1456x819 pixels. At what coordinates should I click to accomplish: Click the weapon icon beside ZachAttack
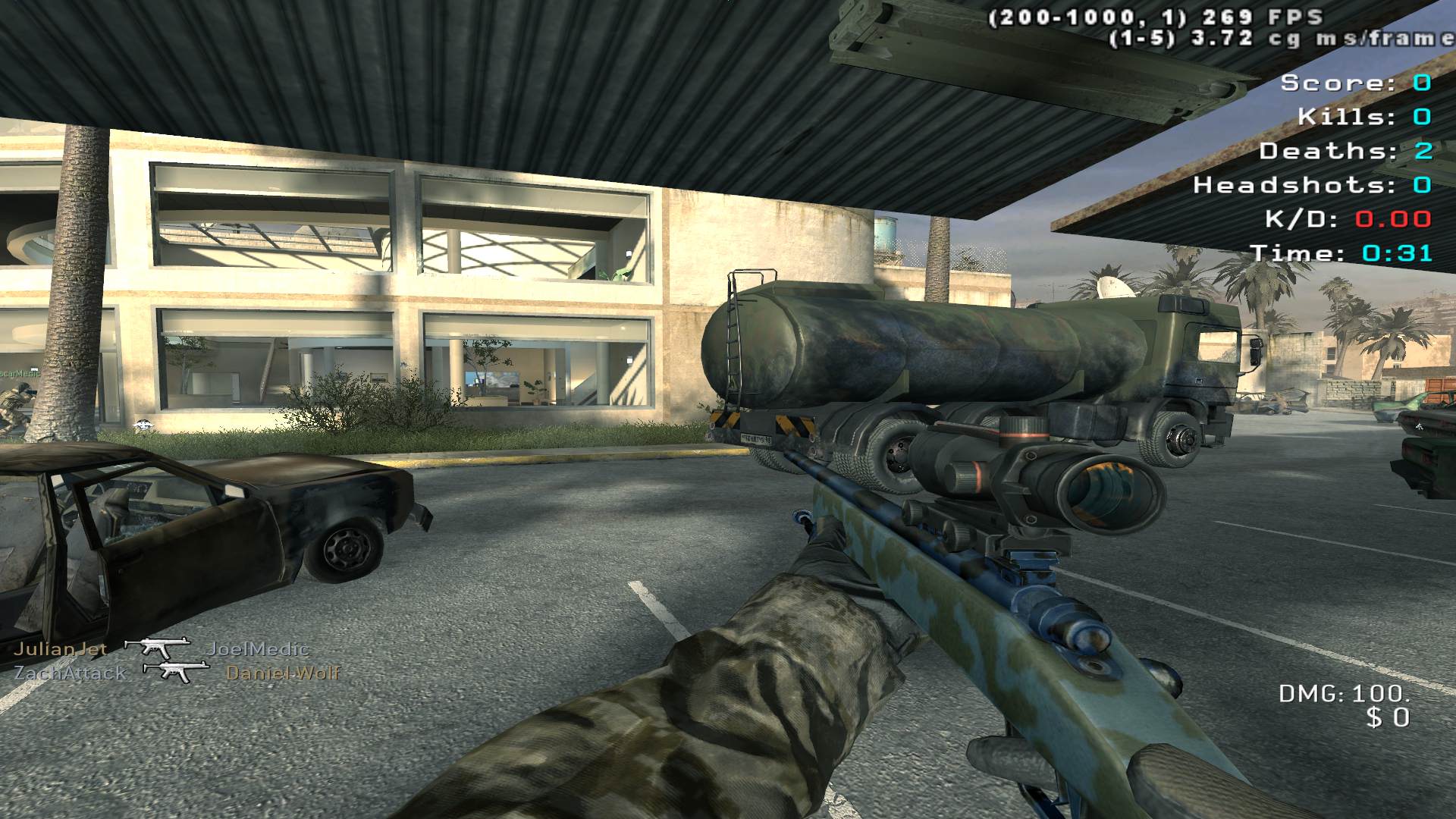click(x=176, y=671)
